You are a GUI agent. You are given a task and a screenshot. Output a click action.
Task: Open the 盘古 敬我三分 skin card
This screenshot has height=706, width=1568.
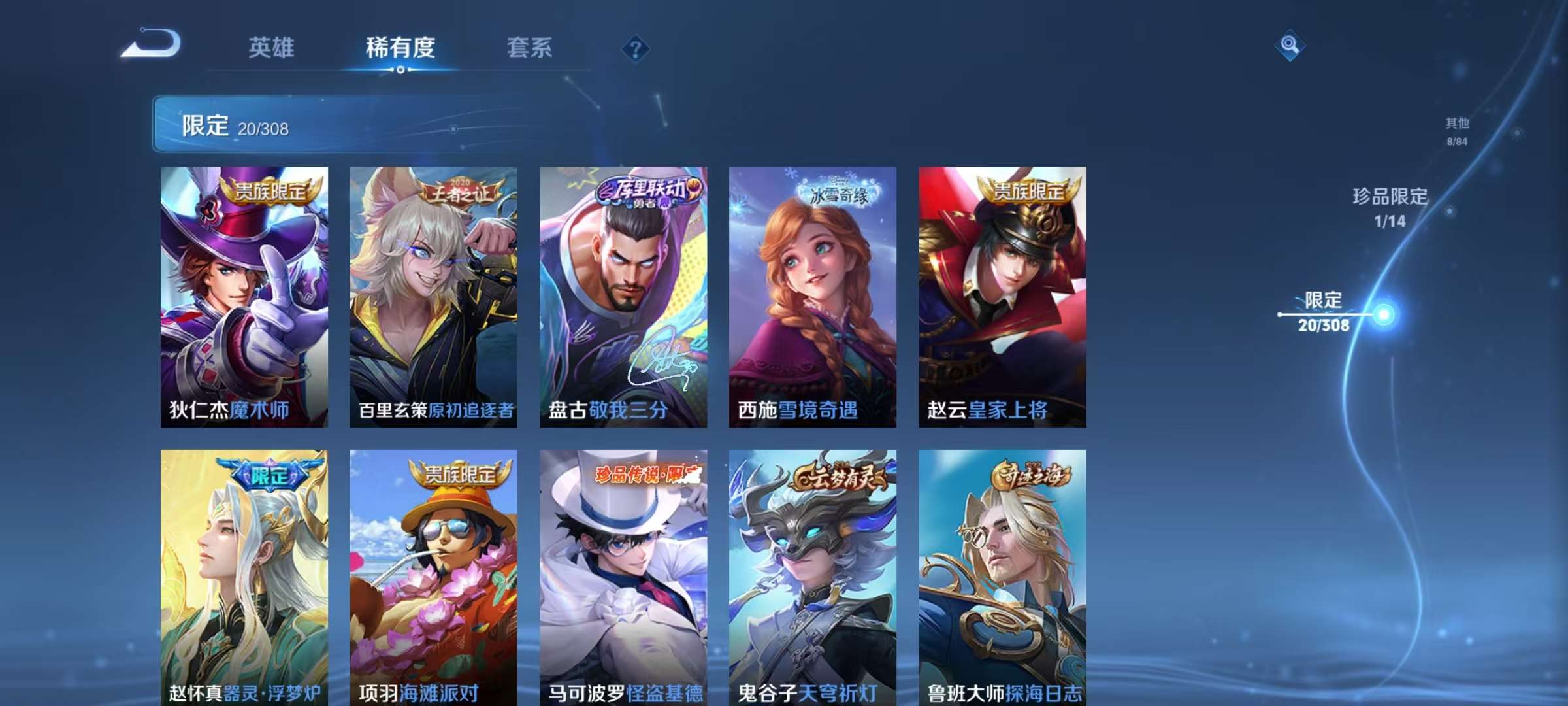(623, 297)
